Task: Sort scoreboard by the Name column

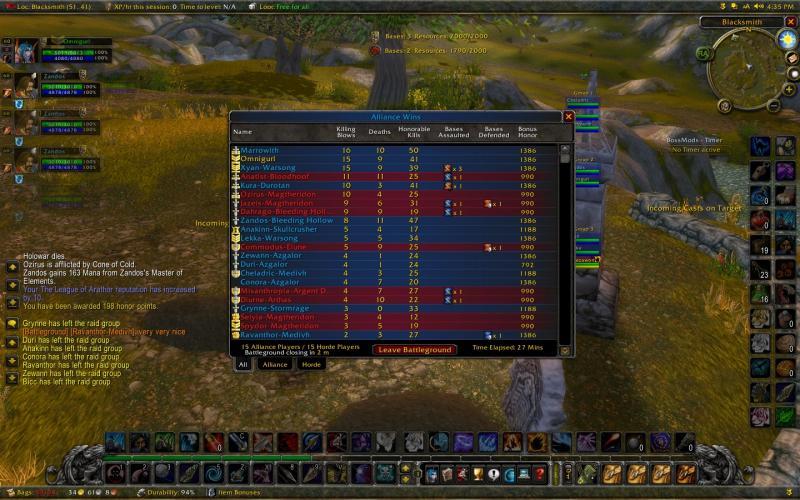Action: 243,131
